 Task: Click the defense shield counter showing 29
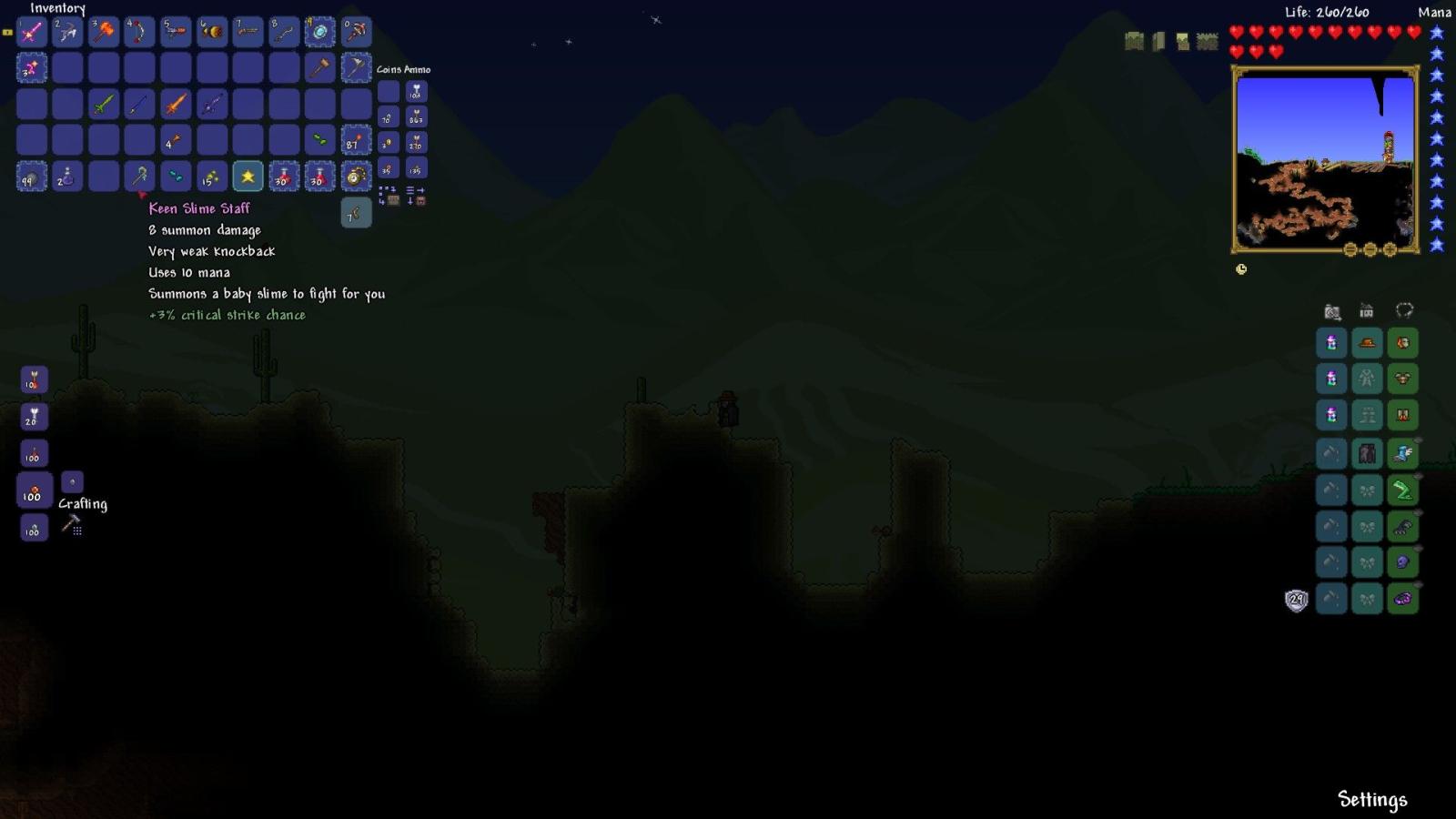[x=1295, y=600]
